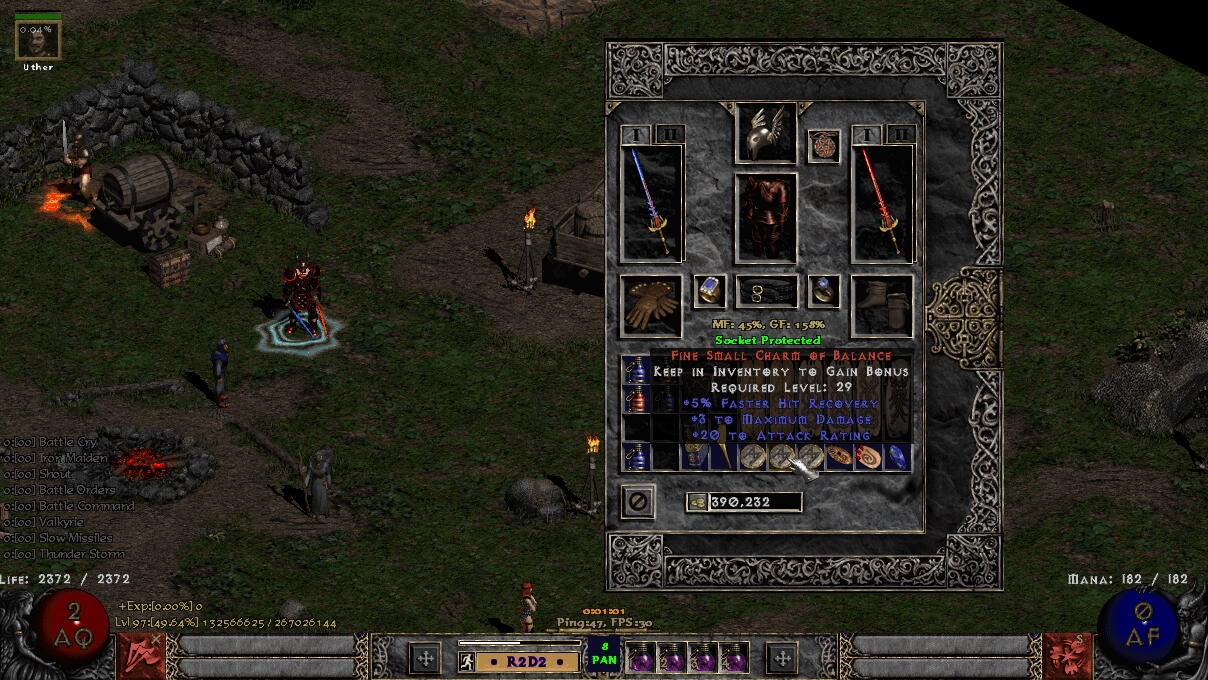Switch to weapon set II above red sword

pos(901,135)
